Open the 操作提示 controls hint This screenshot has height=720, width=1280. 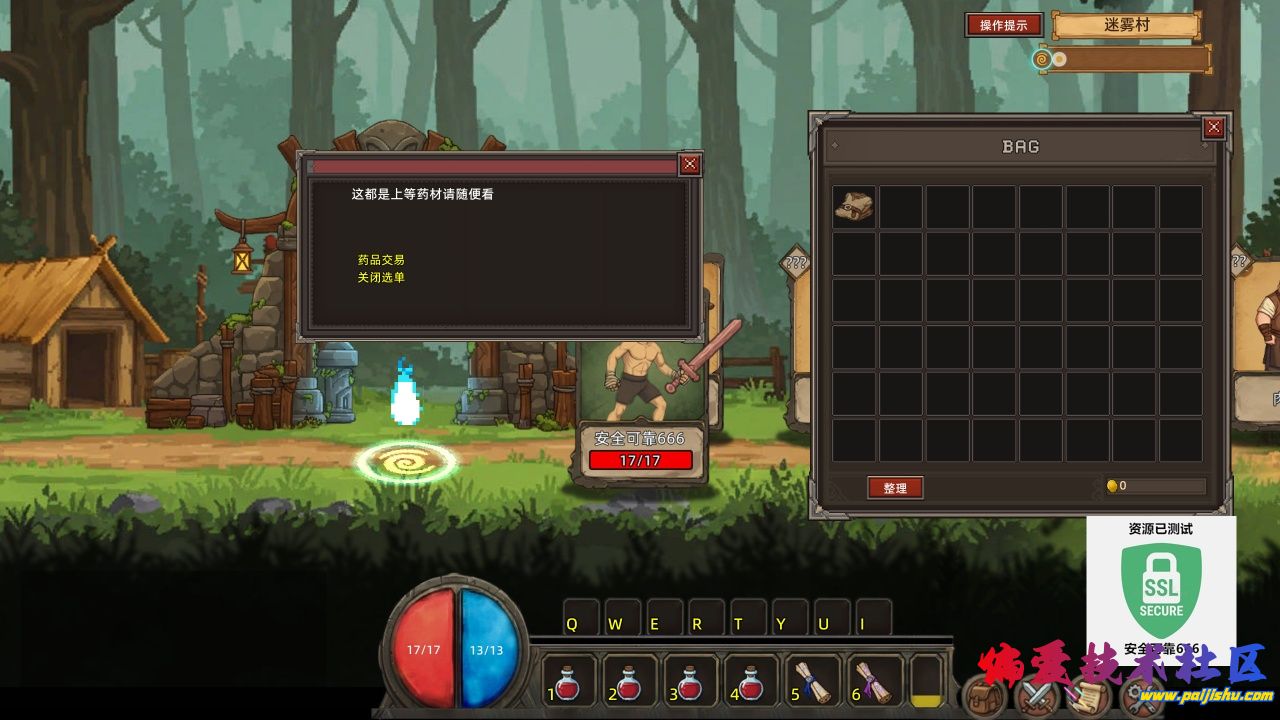(1004, 25)
